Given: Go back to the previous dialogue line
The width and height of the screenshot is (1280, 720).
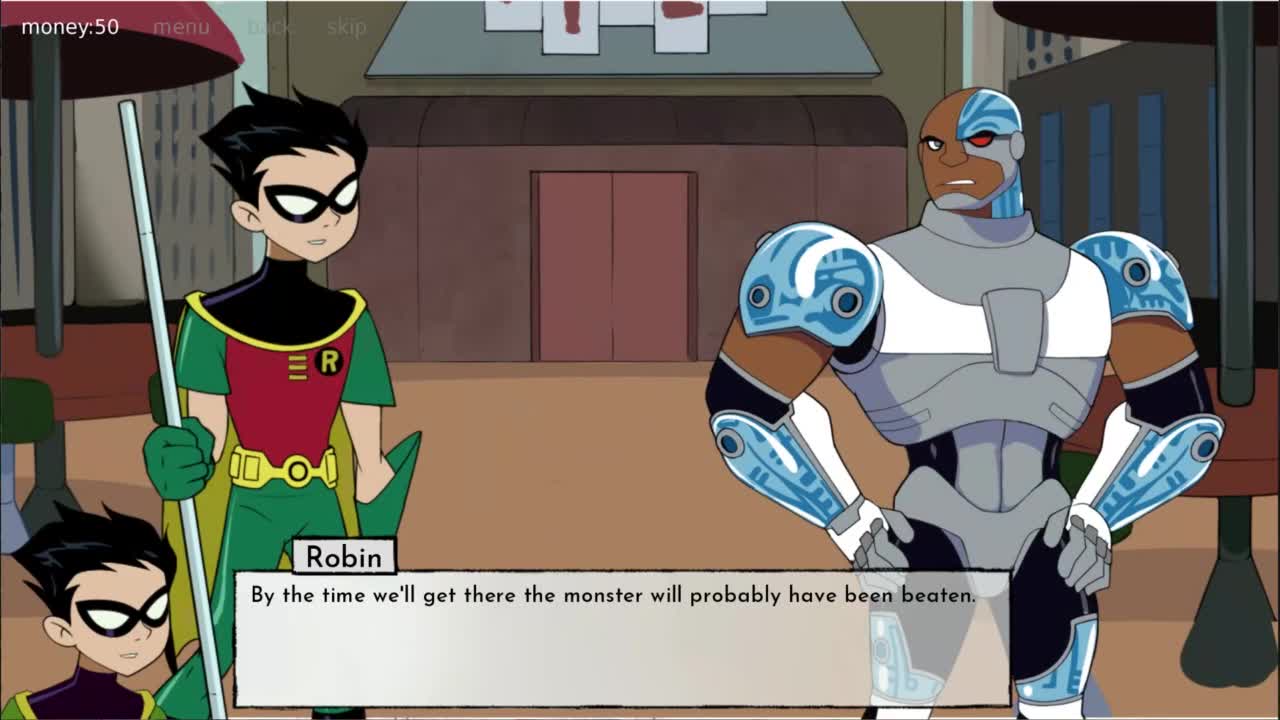Looking at the screenshot, I should pyautogui.click(x=269, y=27).
